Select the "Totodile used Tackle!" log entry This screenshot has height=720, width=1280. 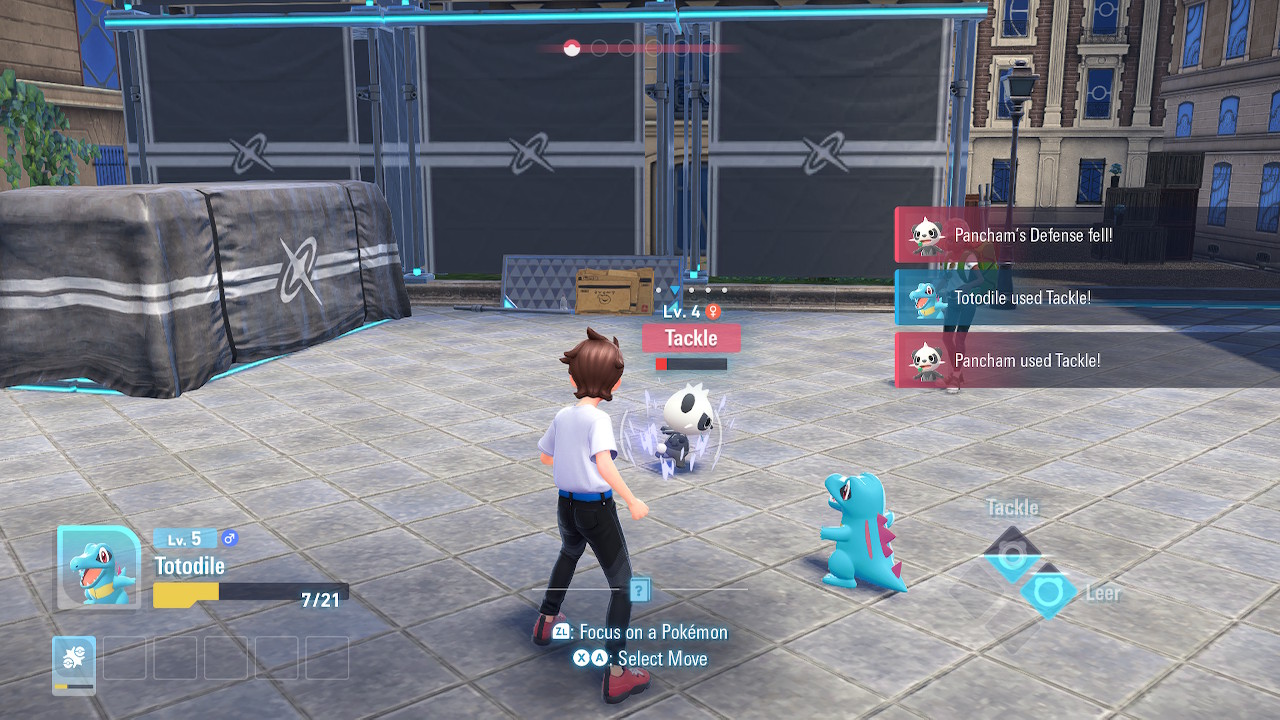pyautogui.click(x=1022, y=298)
